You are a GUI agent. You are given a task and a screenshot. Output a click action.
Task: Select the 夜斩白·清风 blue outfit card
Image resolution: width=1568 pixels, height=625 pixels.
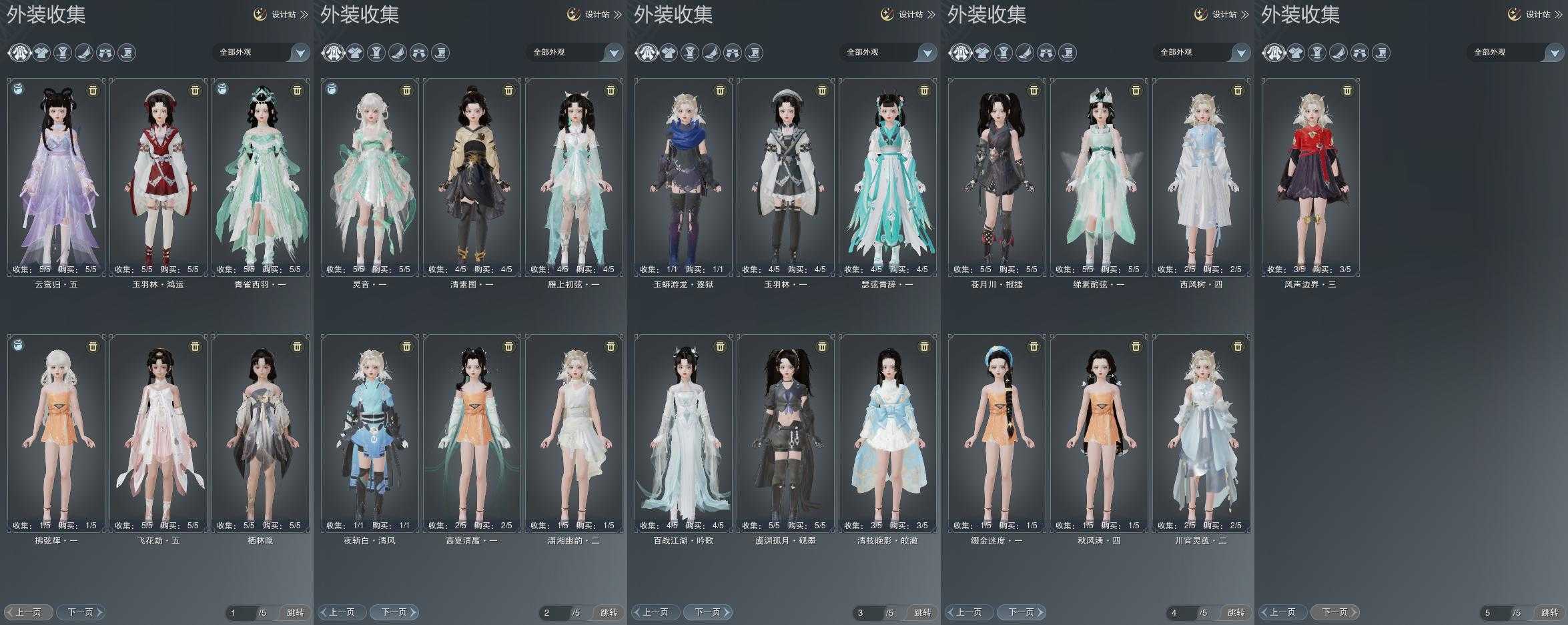pyautogui.click(x=370, y=433)
